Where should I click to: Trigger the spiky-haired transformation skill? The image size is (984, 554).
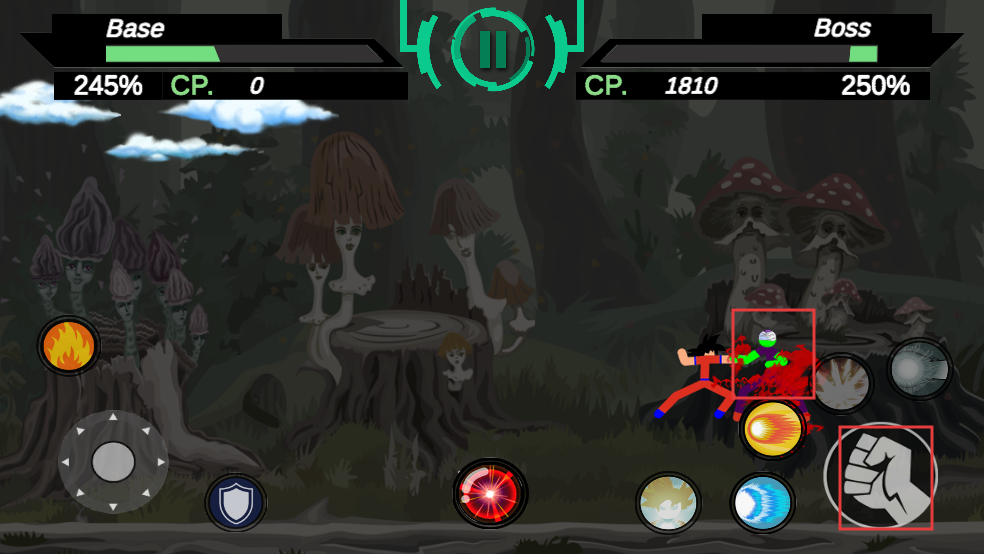(x=668, y=503)
